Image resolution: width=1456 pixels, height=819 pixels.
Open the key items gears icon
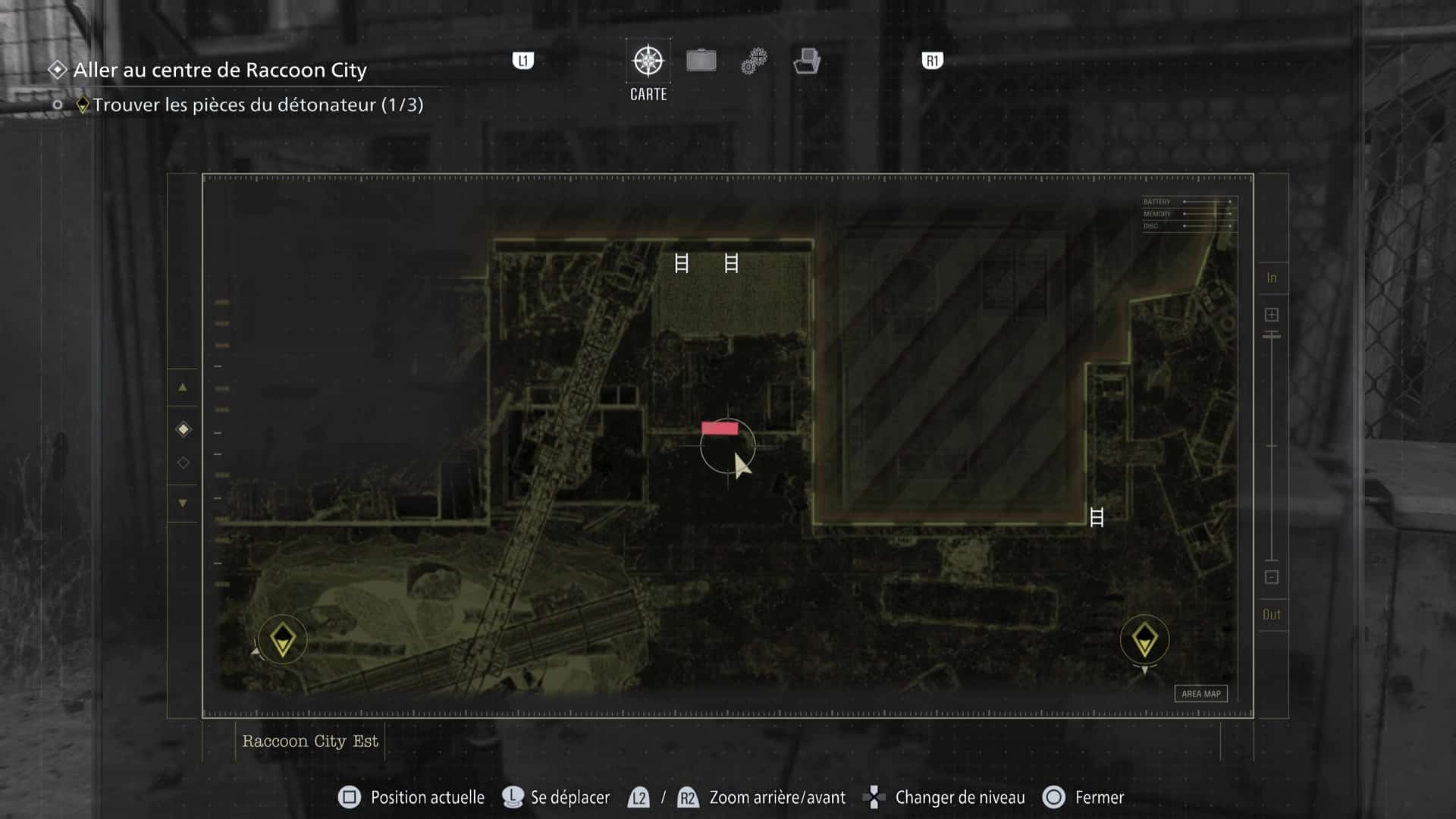click(753, 61)
